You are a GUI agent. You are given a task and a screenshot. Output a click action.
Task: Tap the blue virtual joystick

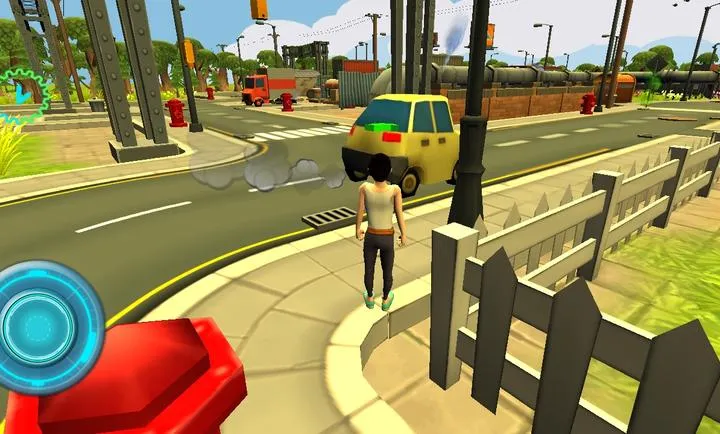click(x=40, y=327)
